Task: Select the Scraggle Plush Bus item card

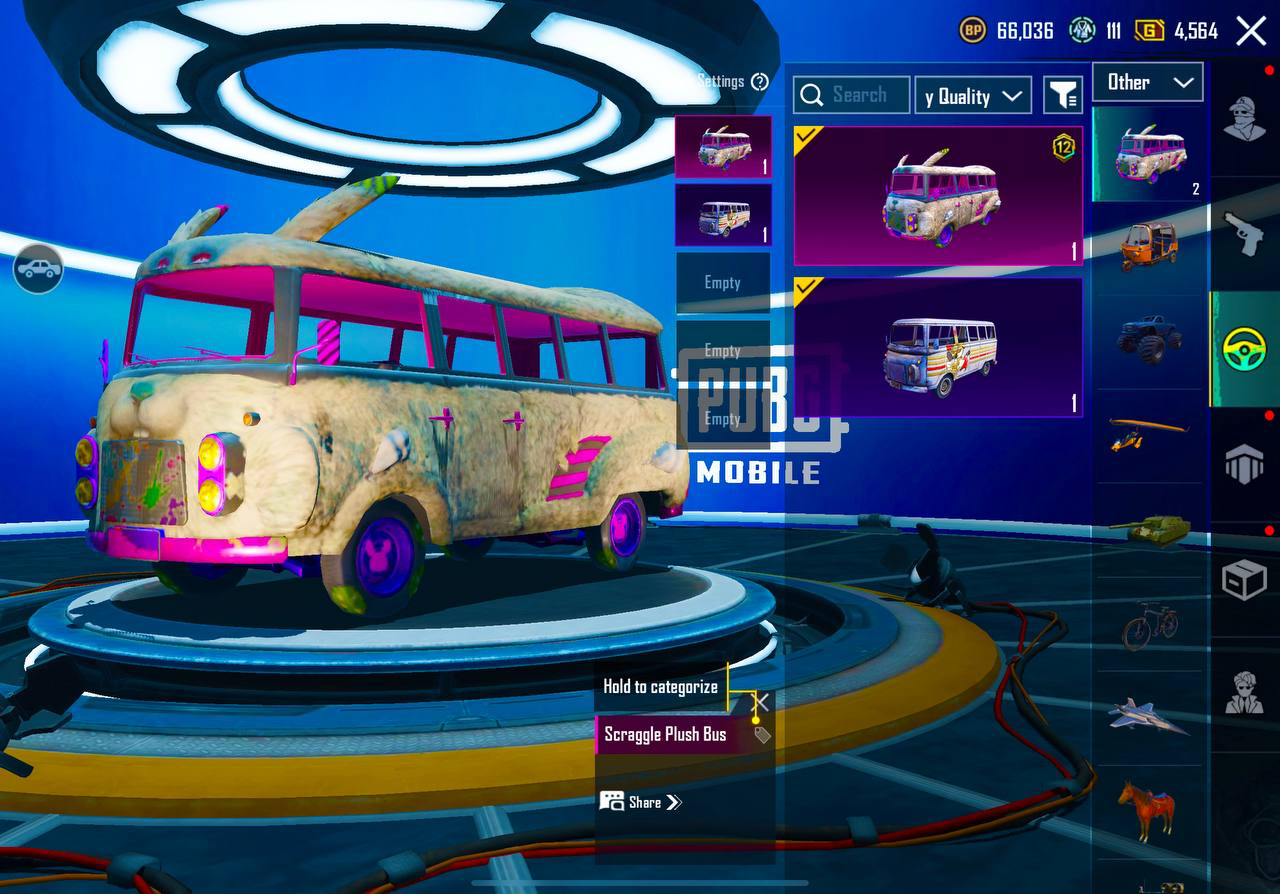Action: [x=938, y=196]
